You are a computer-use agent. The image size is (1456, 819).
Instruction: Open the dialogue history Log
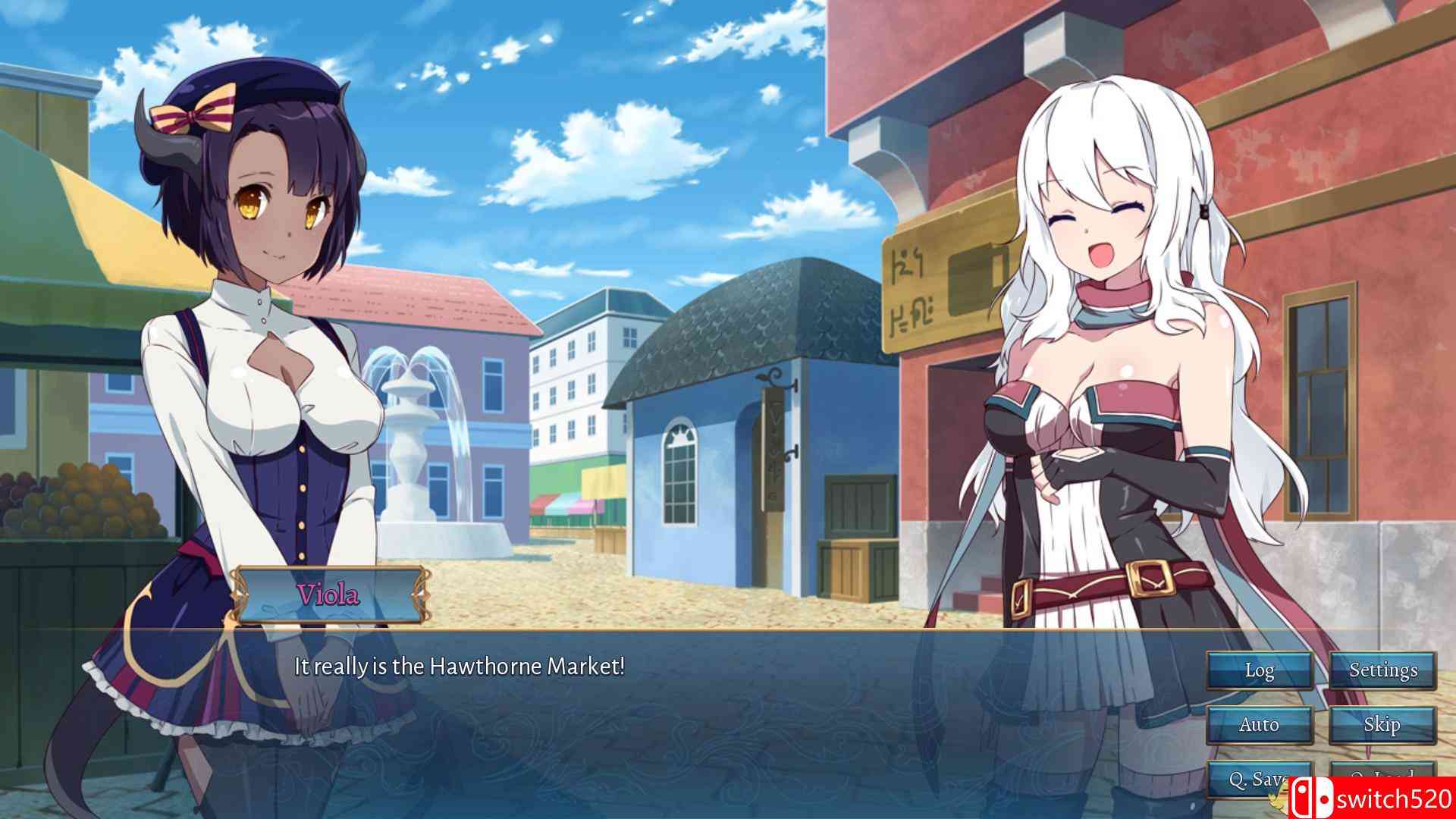pos(1259,670)
